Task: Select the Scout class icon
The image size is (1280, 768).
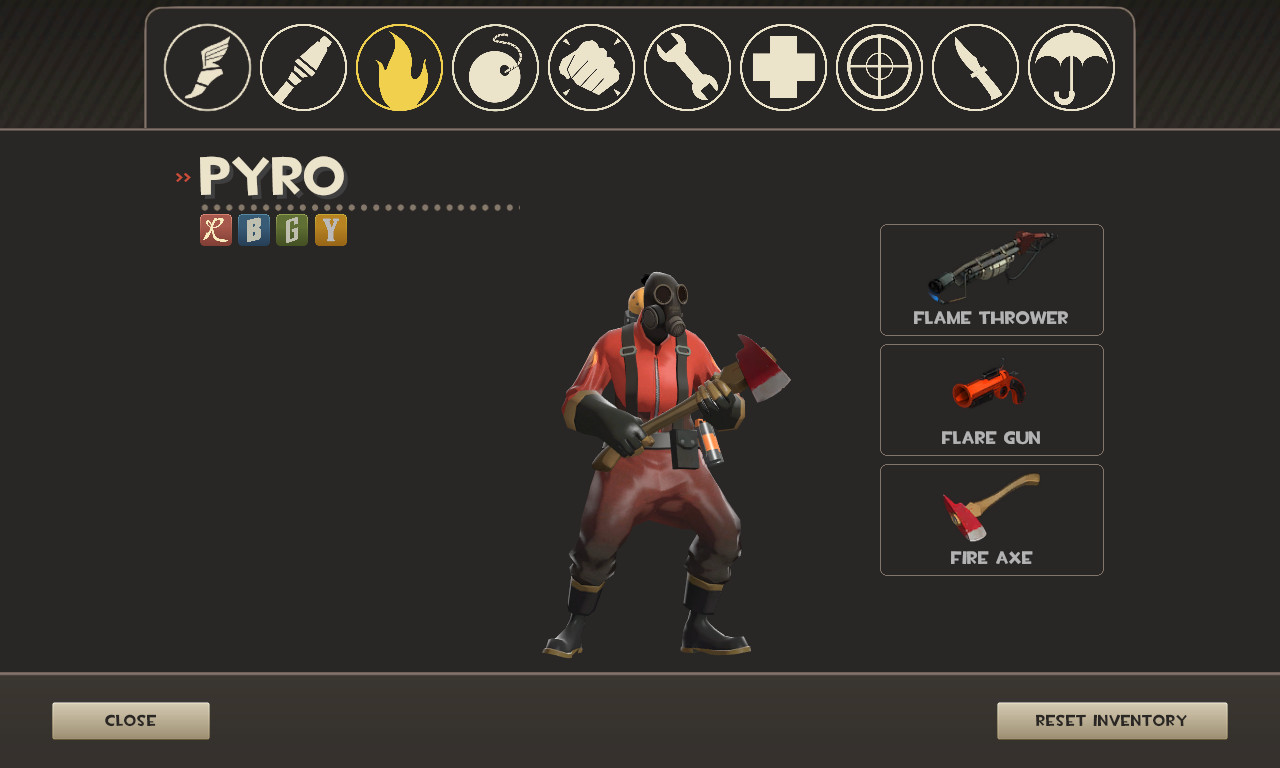Action: (x=206, y=67)
